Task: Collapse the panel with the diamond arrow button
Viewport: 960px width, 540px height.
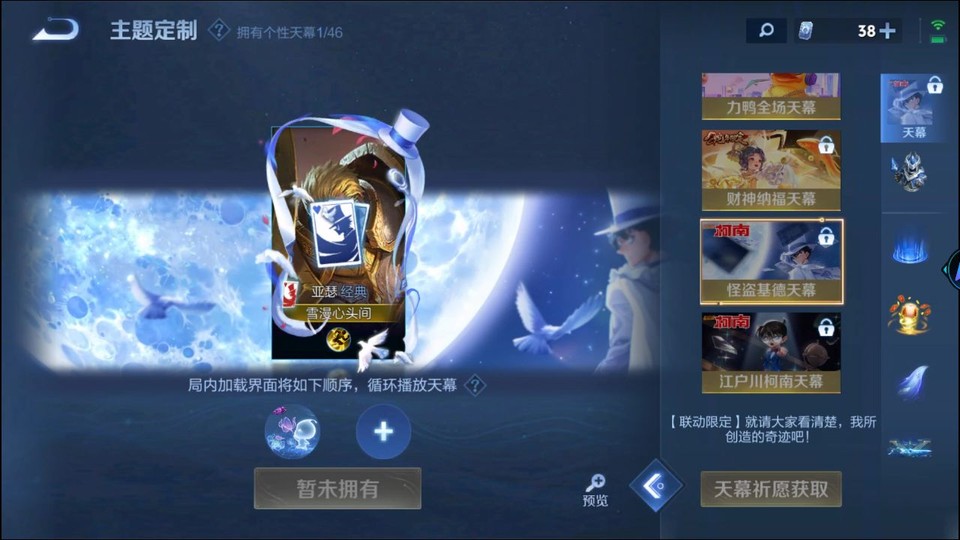Action: [x=656, y=486]
